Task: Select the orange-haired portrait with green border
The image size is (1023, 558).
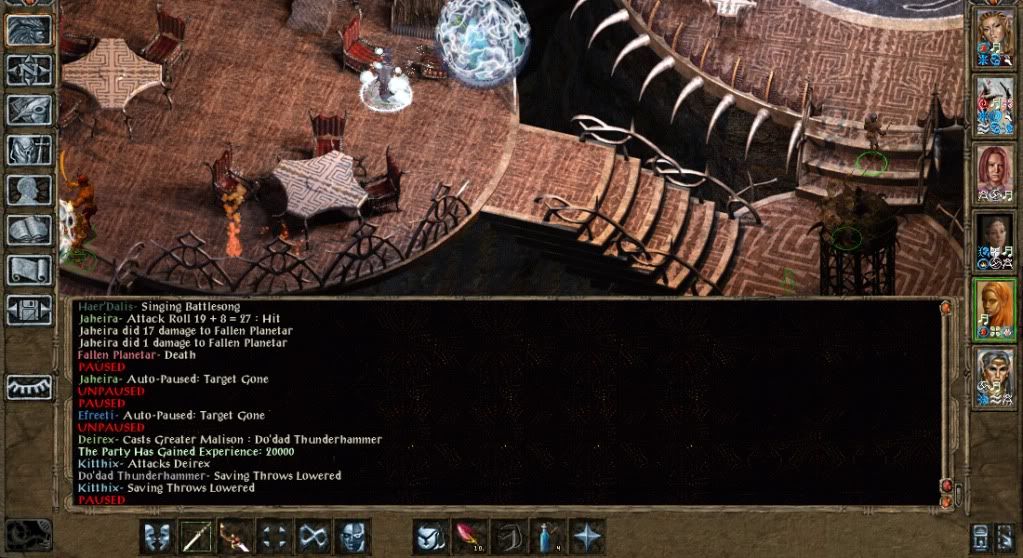Action: pos(993,307)
